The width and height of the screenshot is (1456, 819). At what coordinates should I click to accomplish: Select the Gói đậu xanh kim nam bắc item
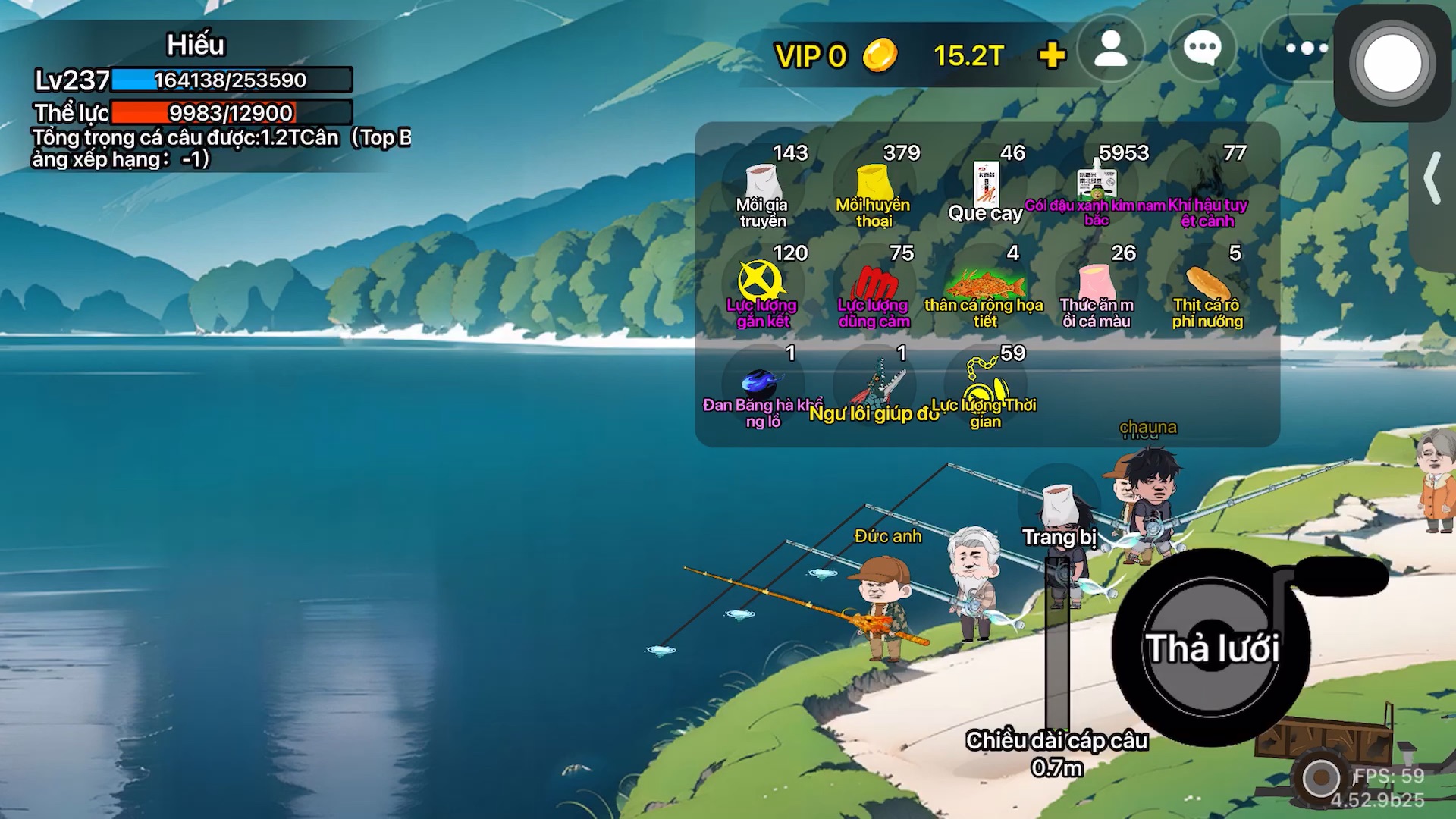click(1096, 186)
